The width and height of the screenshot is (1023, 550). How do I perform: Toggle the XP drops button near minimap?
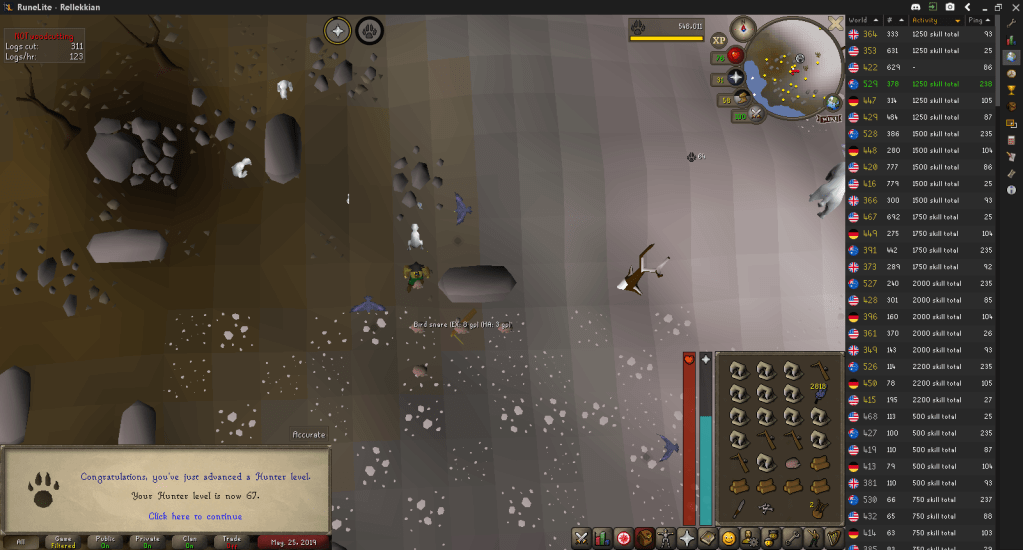click(x=719, y=41)
